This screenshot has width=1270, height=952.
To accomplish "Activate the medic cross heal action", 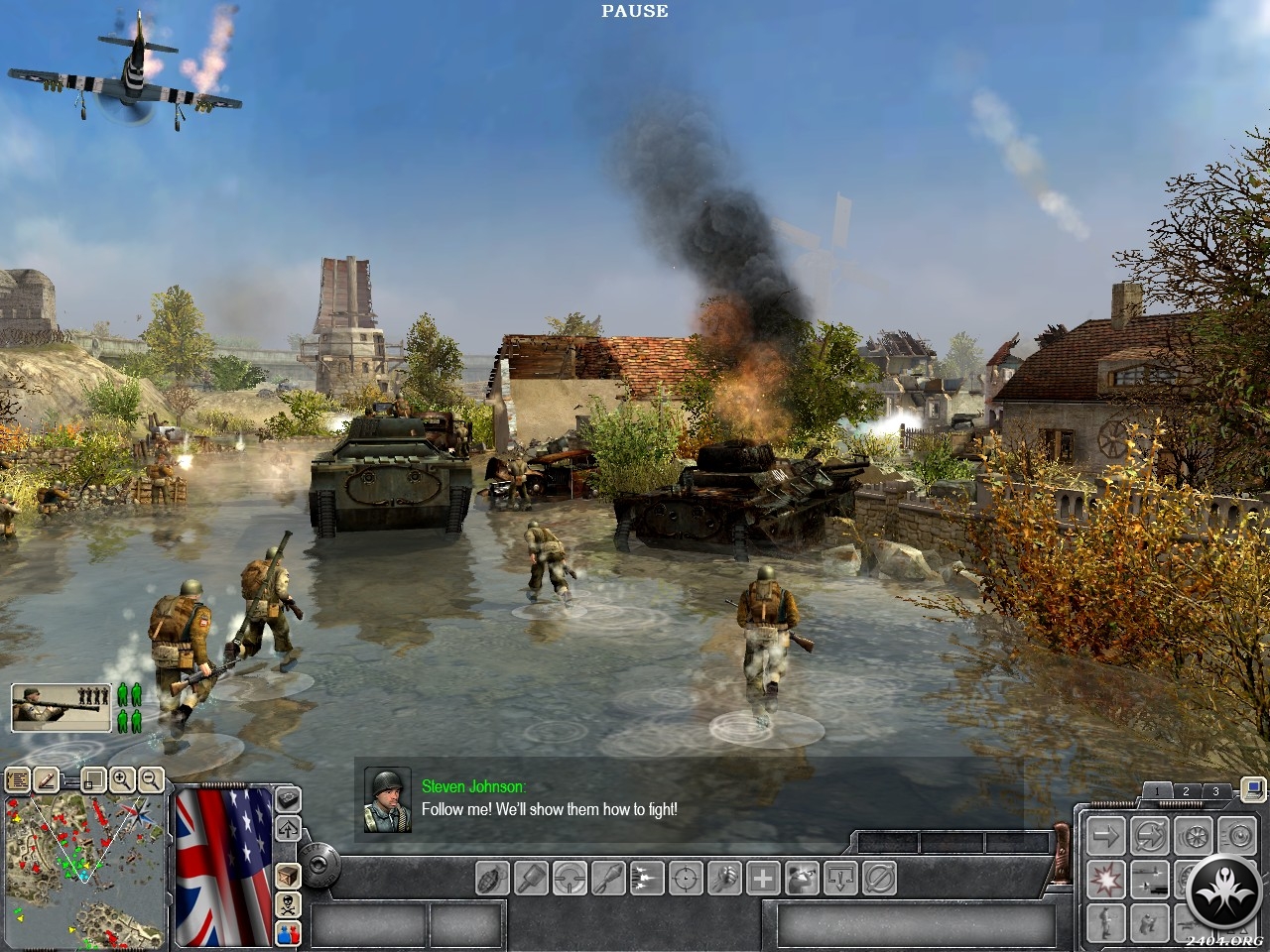I will (x=762, y=878).
